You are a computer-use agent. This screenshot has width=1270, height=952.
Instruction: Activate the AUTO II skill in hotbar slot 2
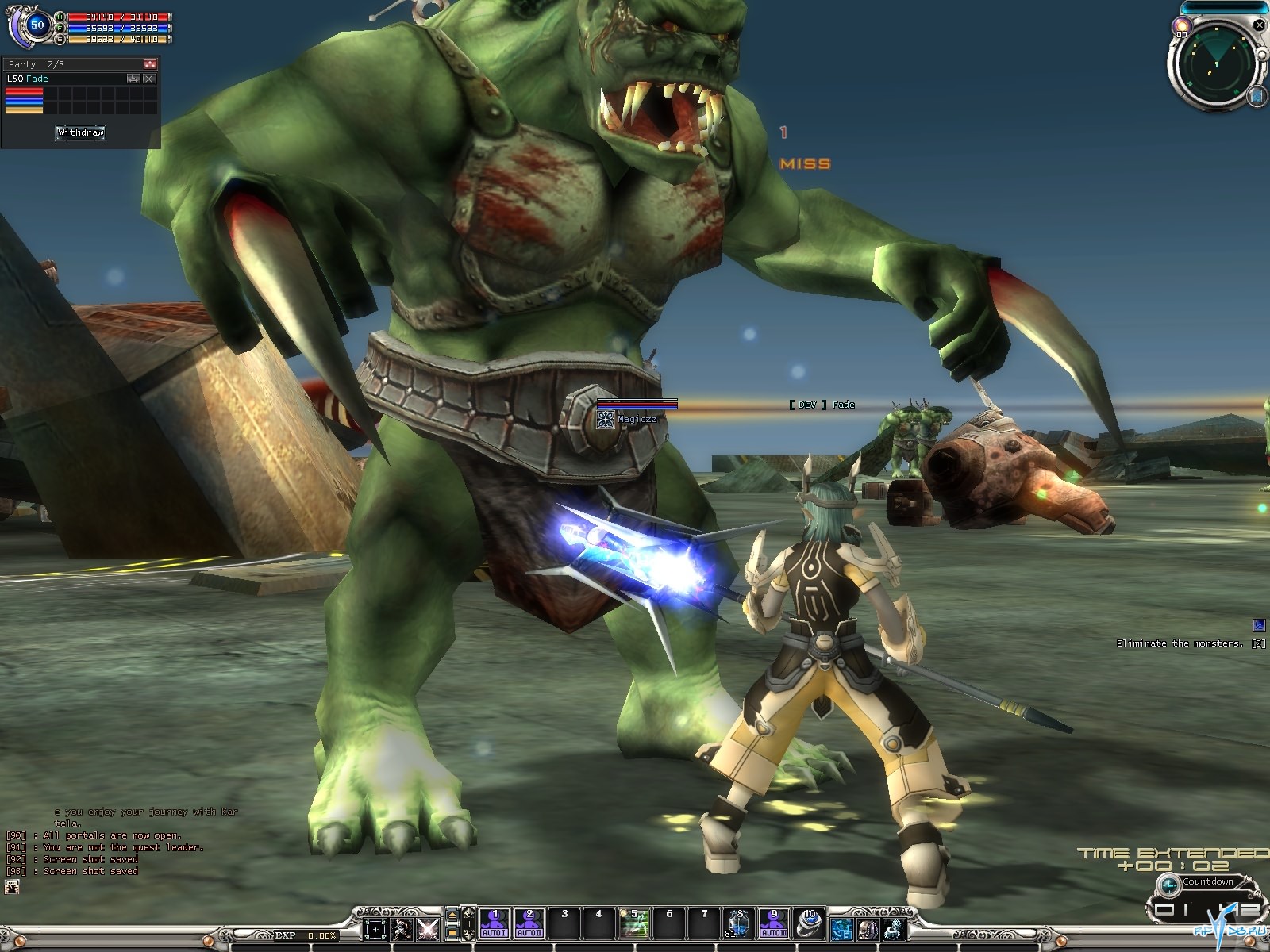[x=529, y=924]
